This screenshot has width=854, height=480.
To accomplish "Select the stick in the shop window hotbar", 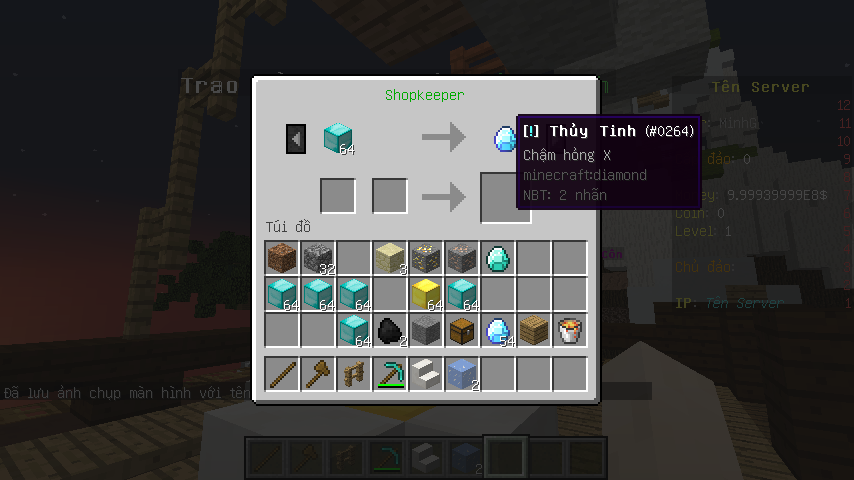I will tap(283, 374).
